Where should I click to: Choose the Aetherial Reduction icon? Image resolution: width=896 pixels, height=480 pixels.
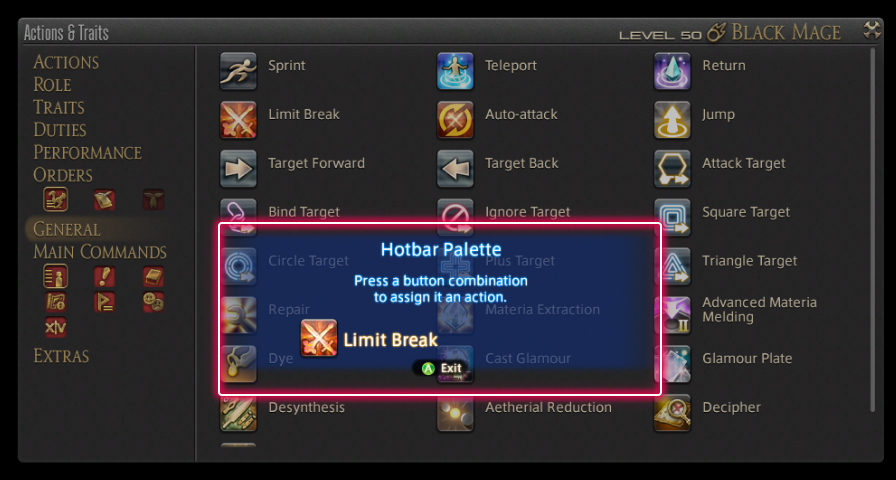point(455,413)
